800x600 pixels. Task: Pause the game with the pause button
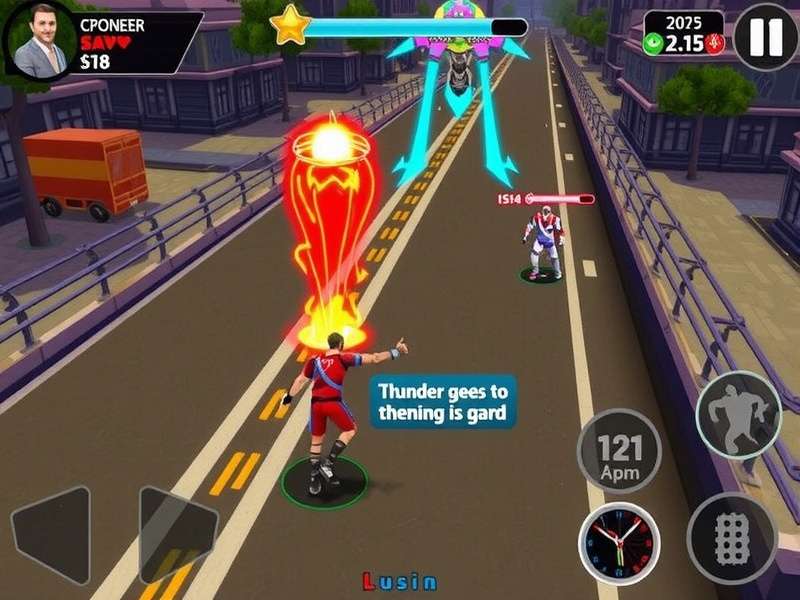tap(766, 36)
